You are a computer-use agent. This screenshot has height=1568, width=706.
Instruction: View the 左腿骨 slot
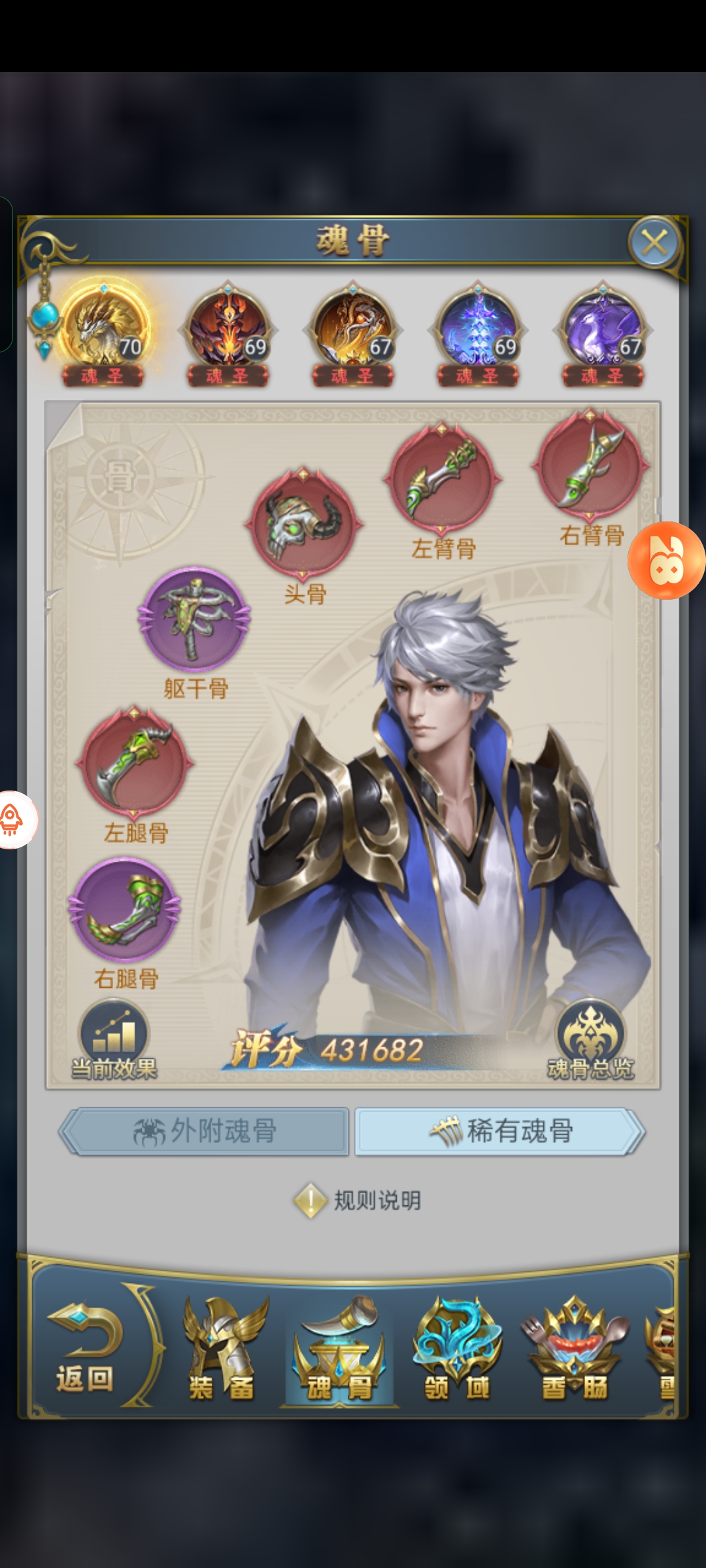(x=135, y=762)
